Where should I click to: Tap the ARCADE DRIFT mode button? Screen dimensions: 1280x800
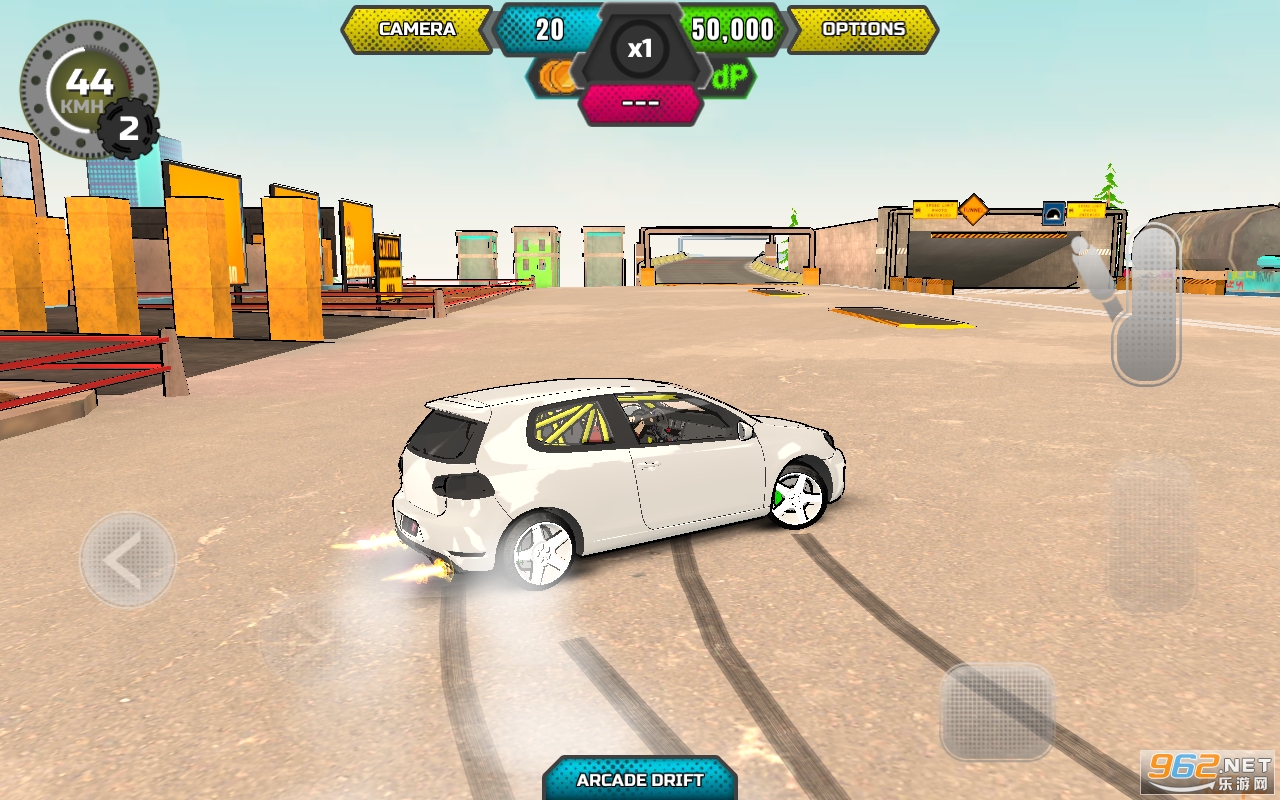pyautogui.click(x=640, y=779)
